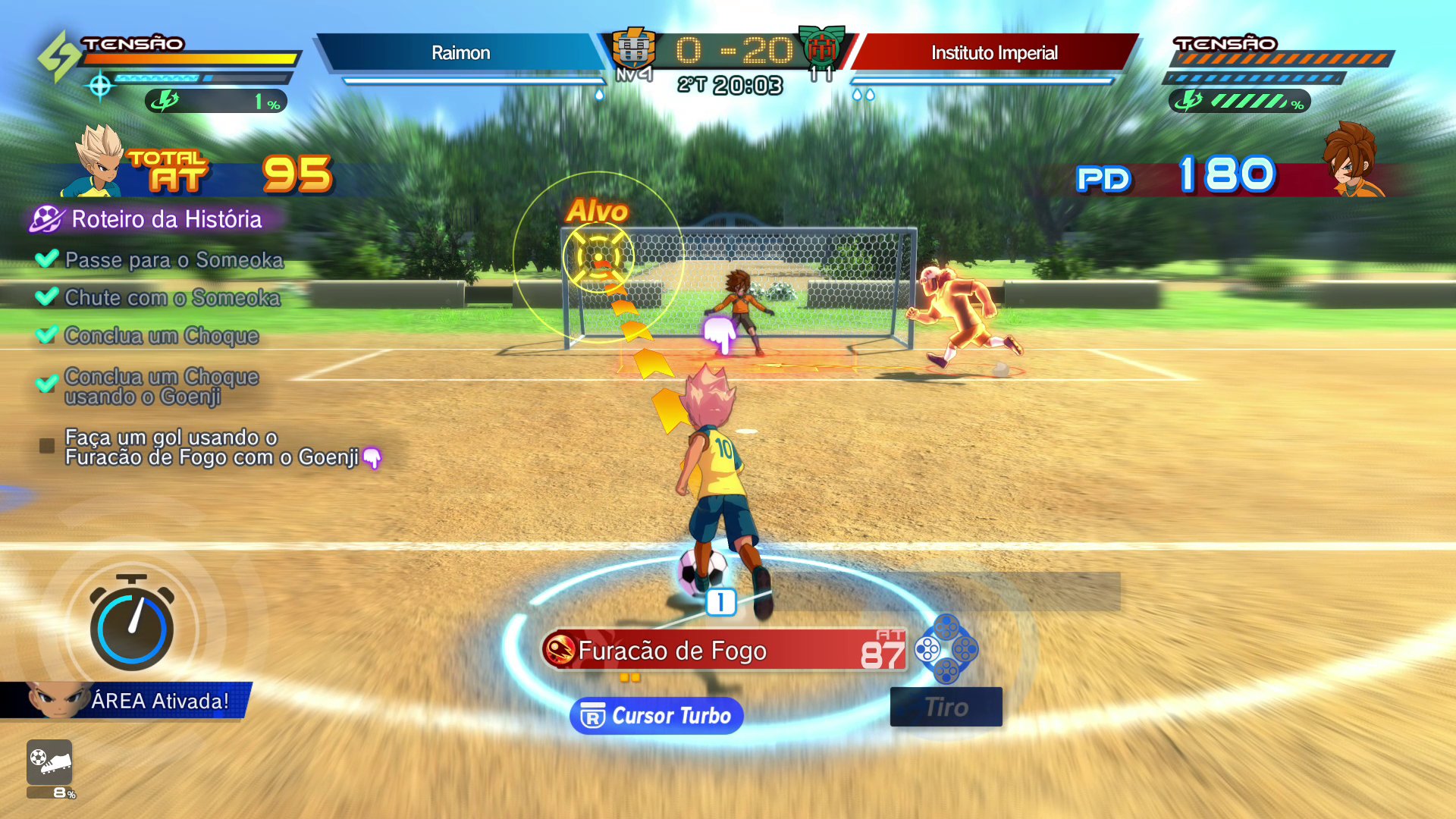Select the Furacão de Fogo goal objective
Viewport: 1456px width, 819px height.
pyautogui.click(x=211, y=447)
